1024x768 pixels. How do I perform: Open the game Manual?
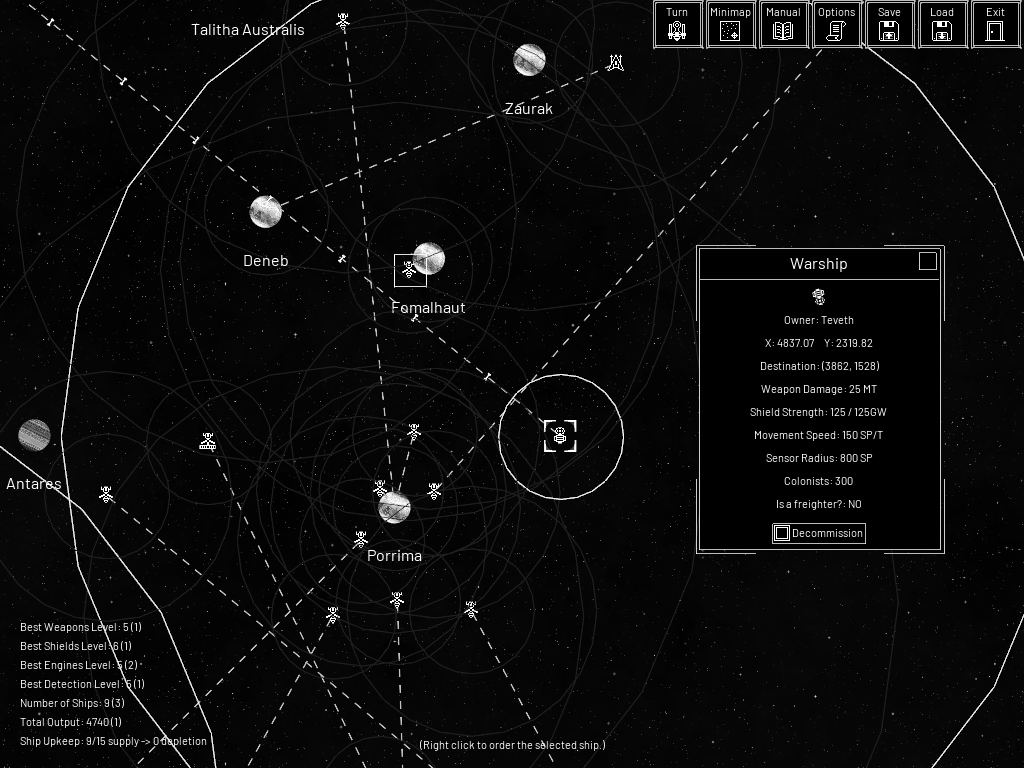coord(783,24)
